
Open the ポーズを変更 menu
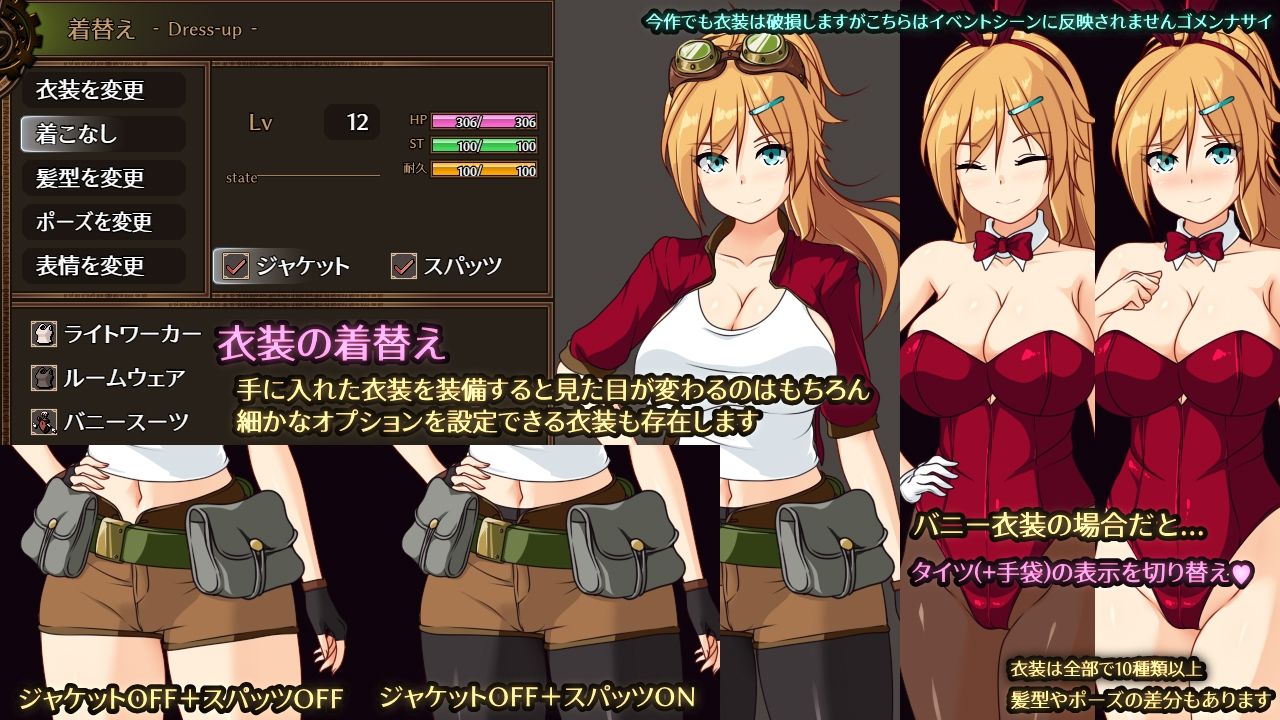tap(103, 223)
